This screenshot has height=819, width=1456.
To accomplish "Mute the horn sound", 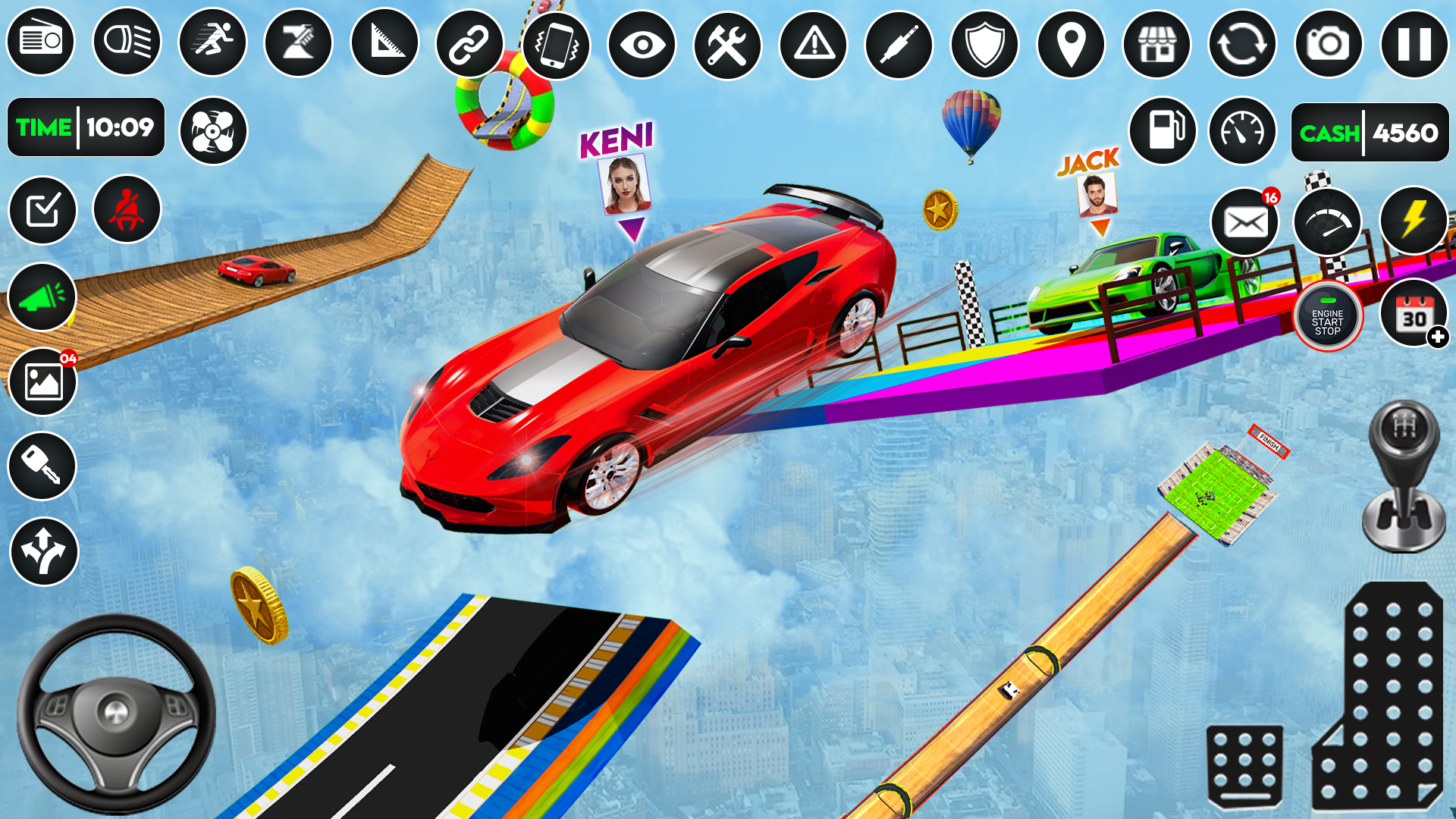I will (42, 296).
